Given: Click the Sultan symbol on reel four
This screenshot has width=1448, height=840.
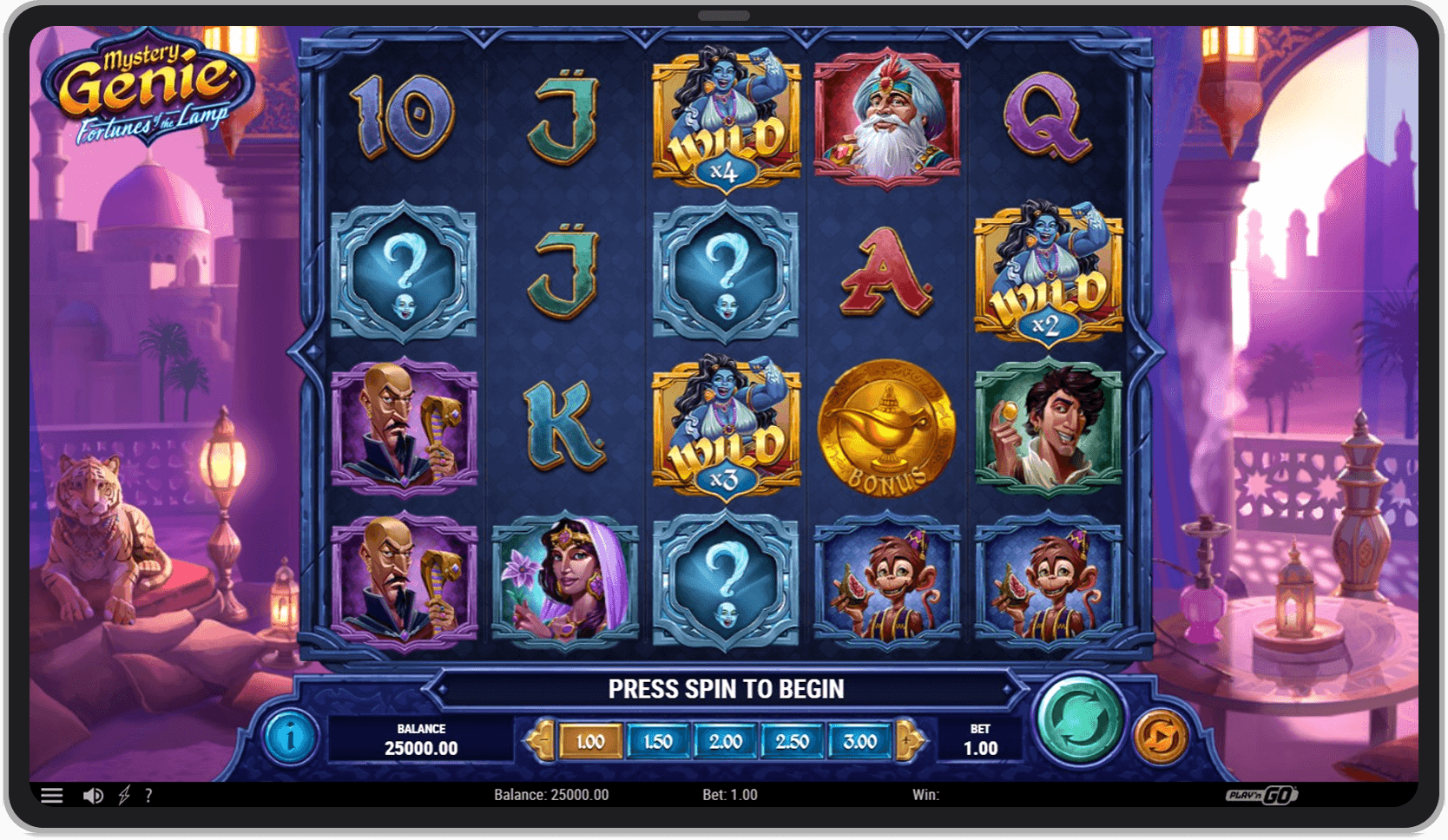Looking at the screenshot, I should click(x=887, y=117).
